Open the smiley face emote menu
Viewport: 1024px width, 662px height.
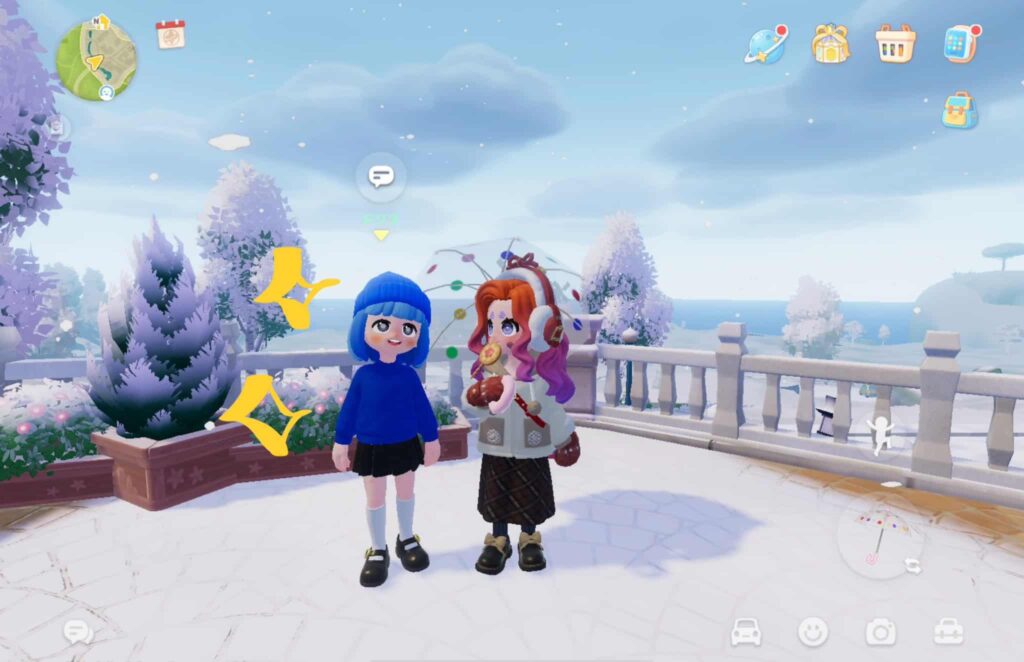click(x=813, y=631)
